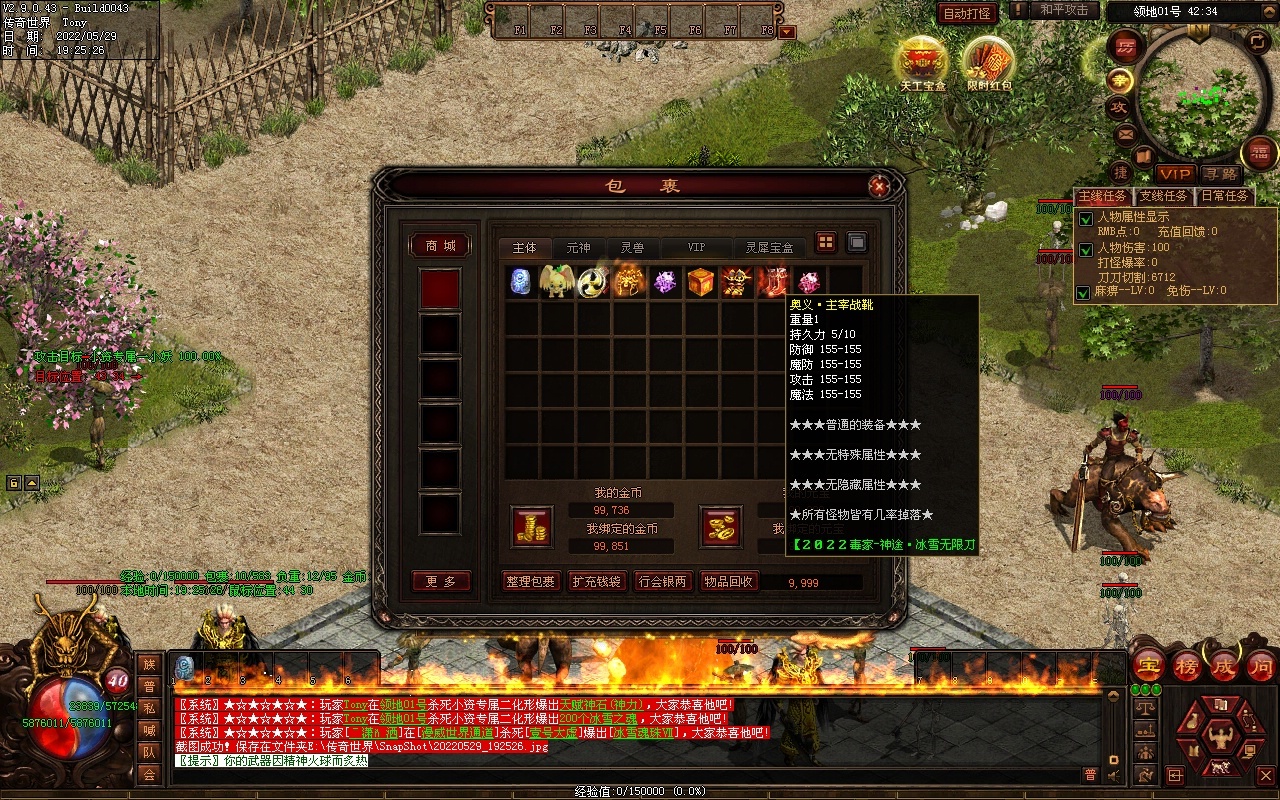Image resolution: width=1280 pixels, height=800 pixels.
Task: Activate the 寻路 pathfinding button
Action: click(x=1220, y=175)
